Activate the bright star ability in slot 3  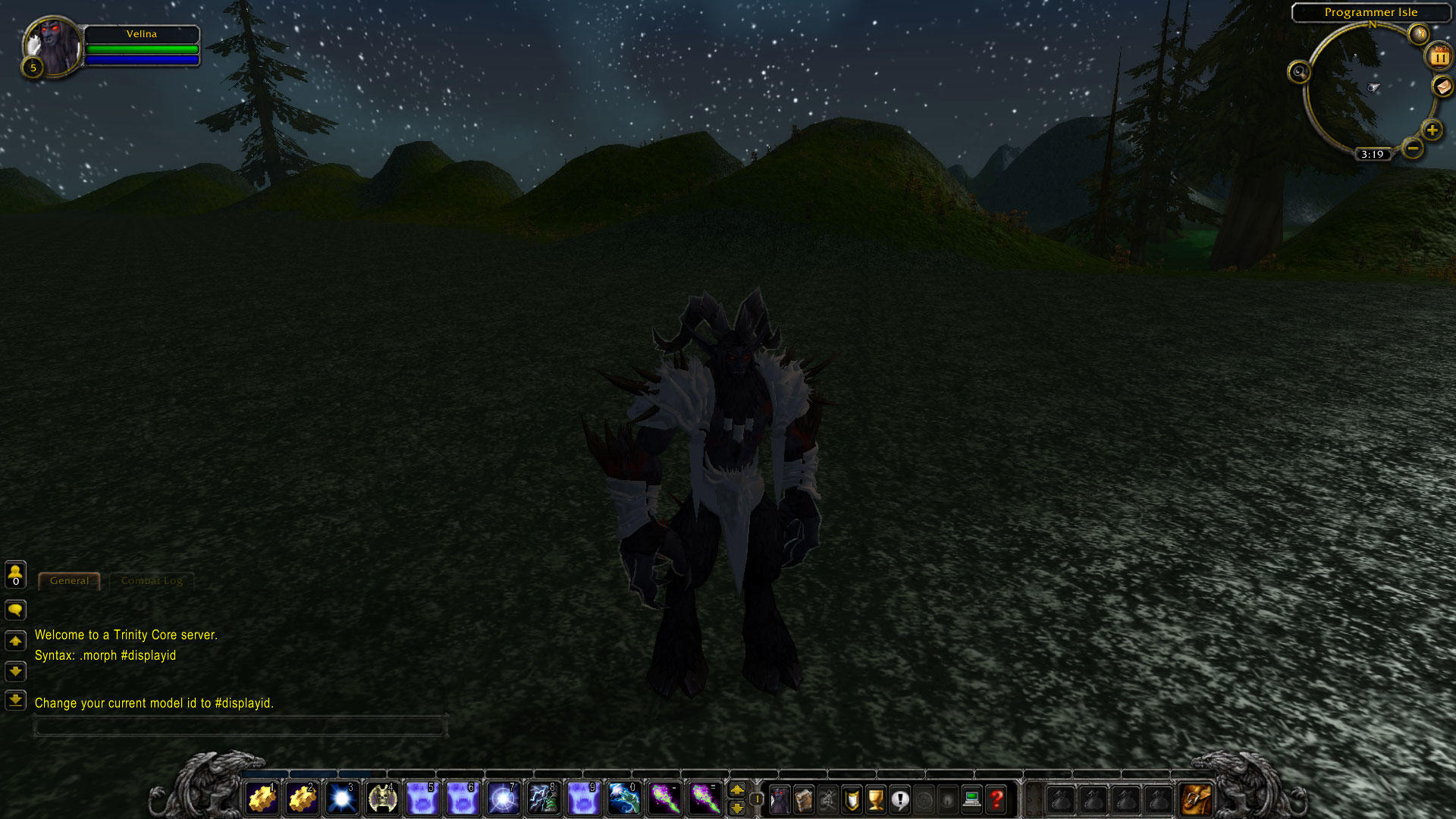342,799
